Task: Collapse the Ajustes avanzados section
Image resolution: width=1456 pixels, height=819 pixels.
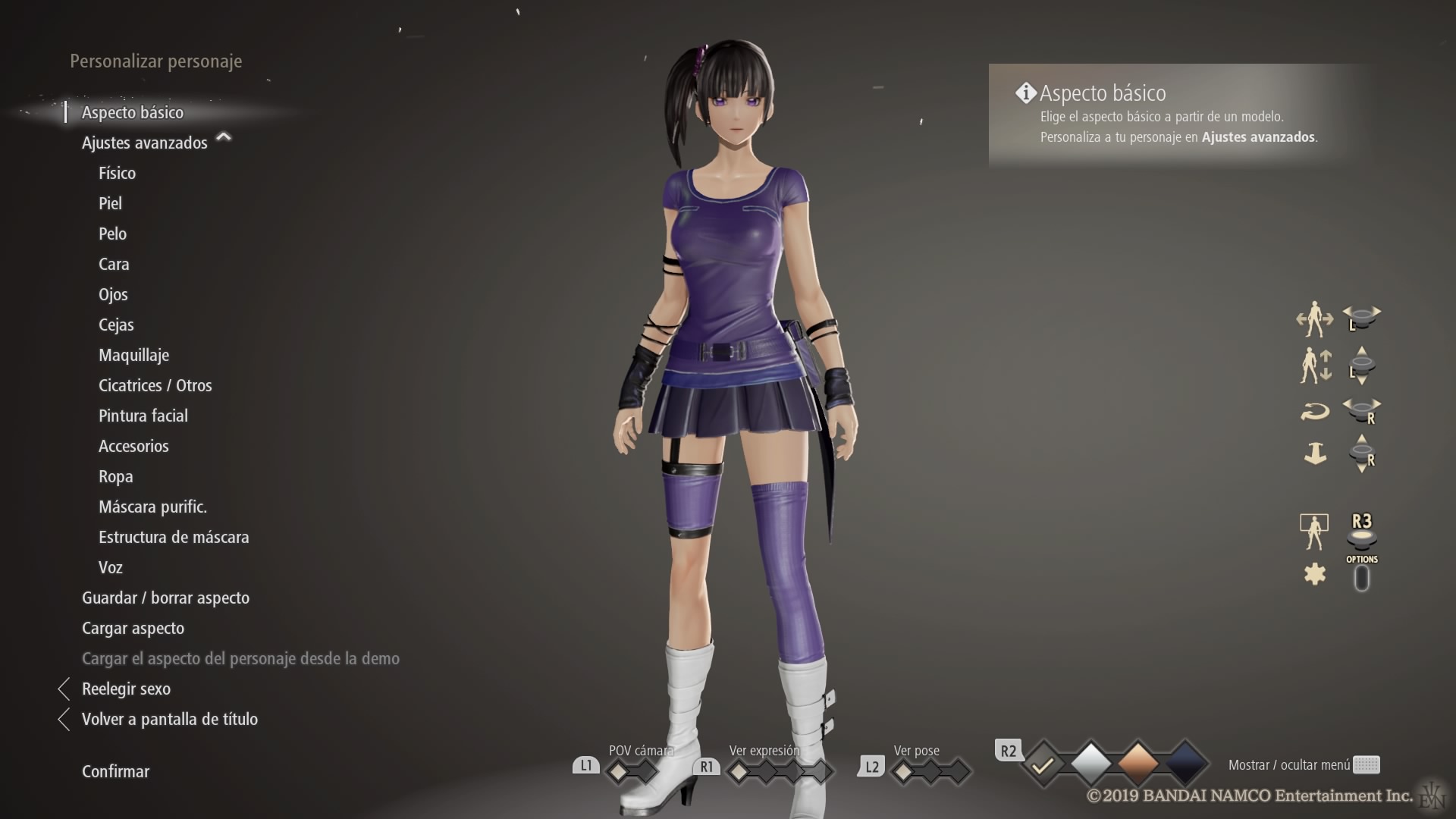Action: point(223,138)
